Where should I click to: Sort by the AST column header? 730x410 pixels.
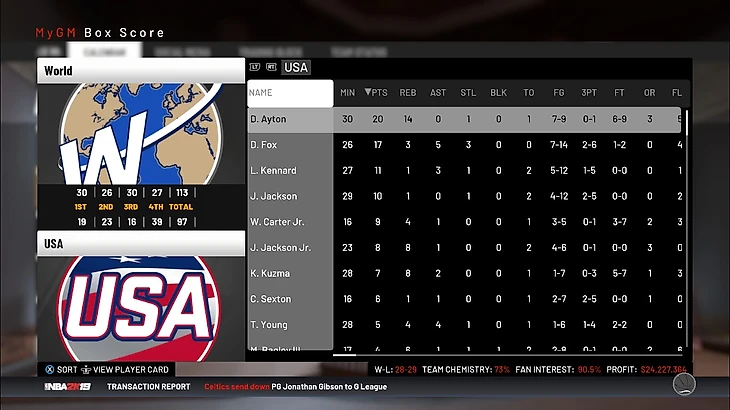(x=438, y=93)
